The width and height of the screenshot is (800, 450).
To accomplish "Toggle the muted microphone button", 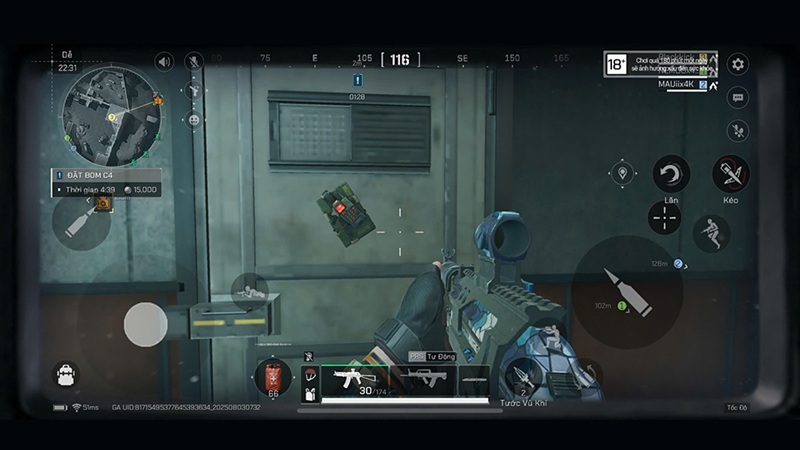I will pyautogui.click(x=194, y=62).
